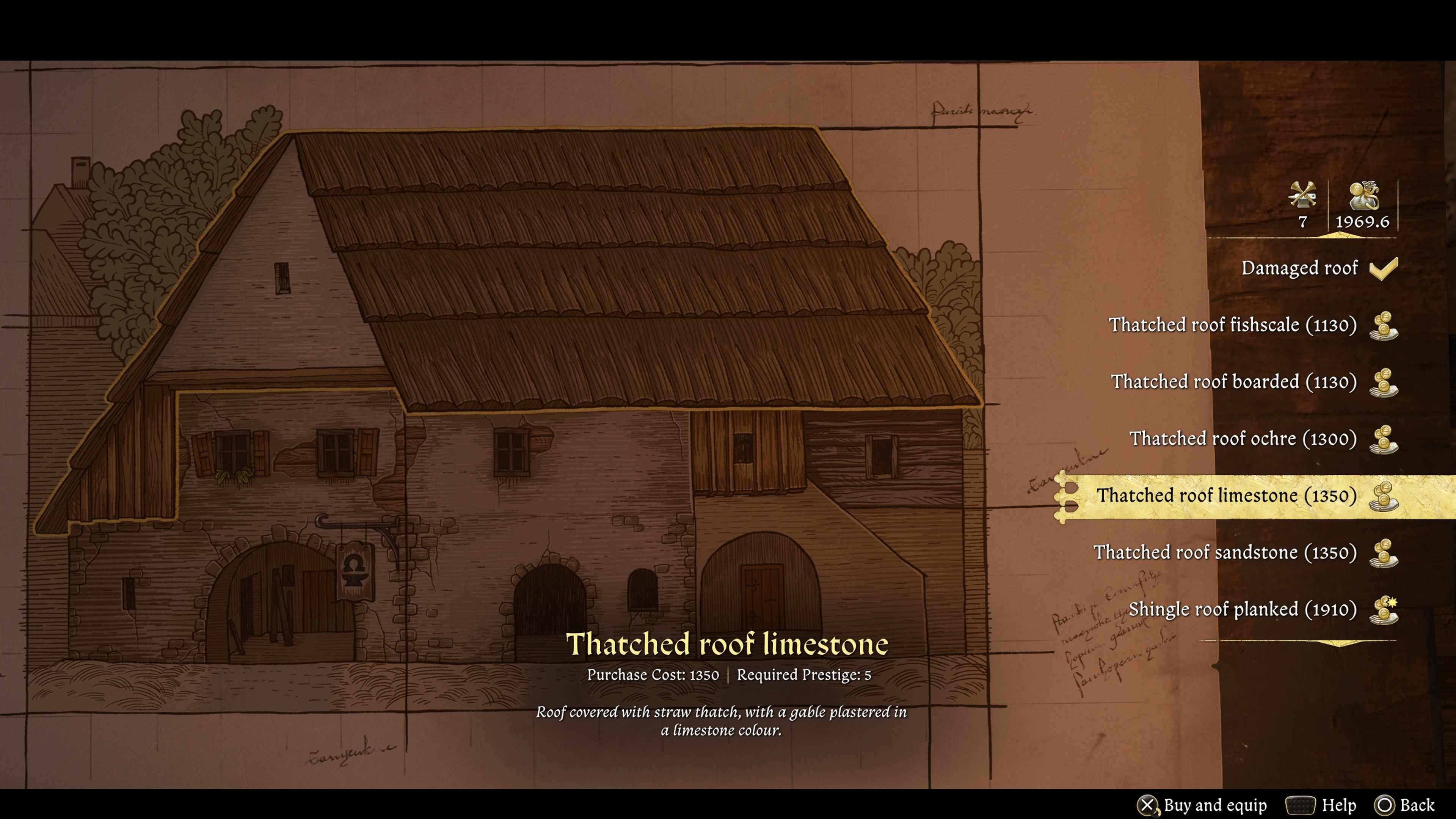Choose Thatched roof fishscale upgrade

(x=1232, y=325)
